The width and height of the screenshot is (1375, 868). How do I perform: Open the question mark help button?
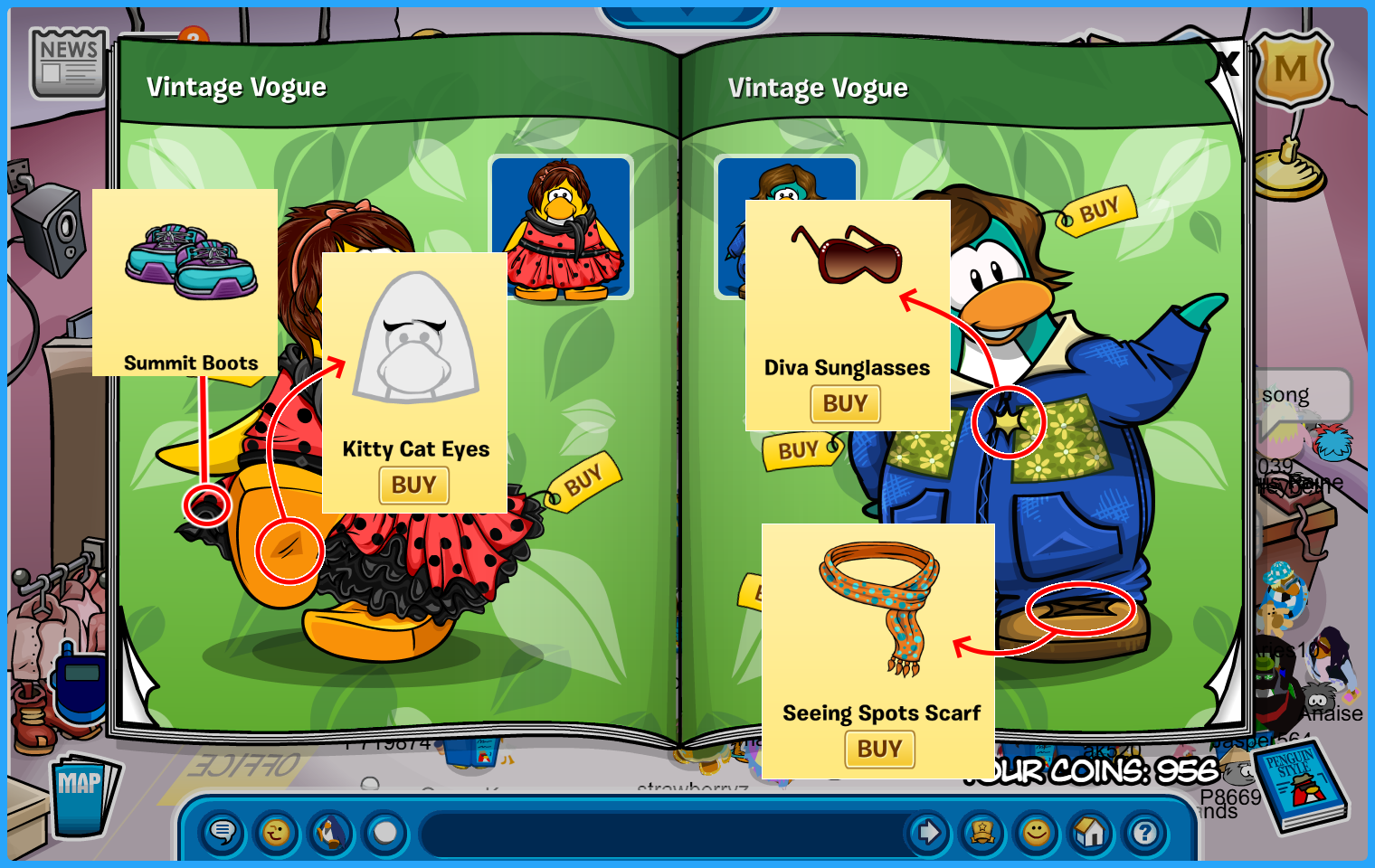coord(1145,832)
